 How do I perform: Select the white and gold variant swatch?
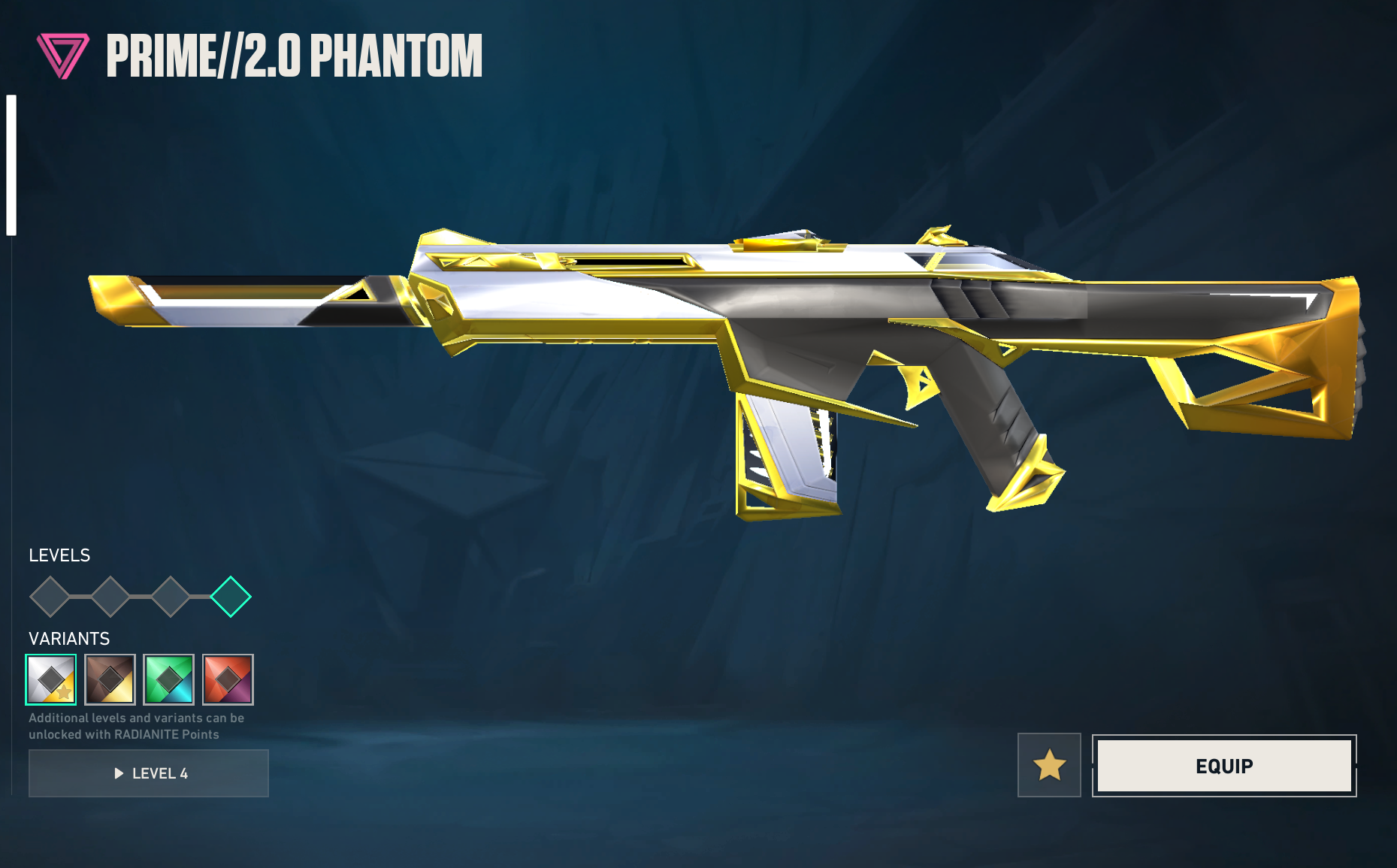[x=51, y=679]
